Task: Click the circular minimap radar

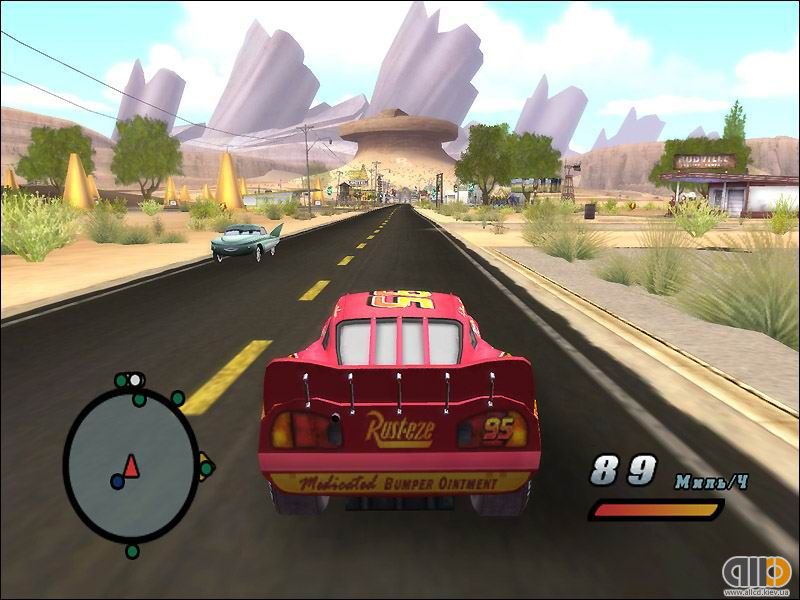Action: point(131,463)
